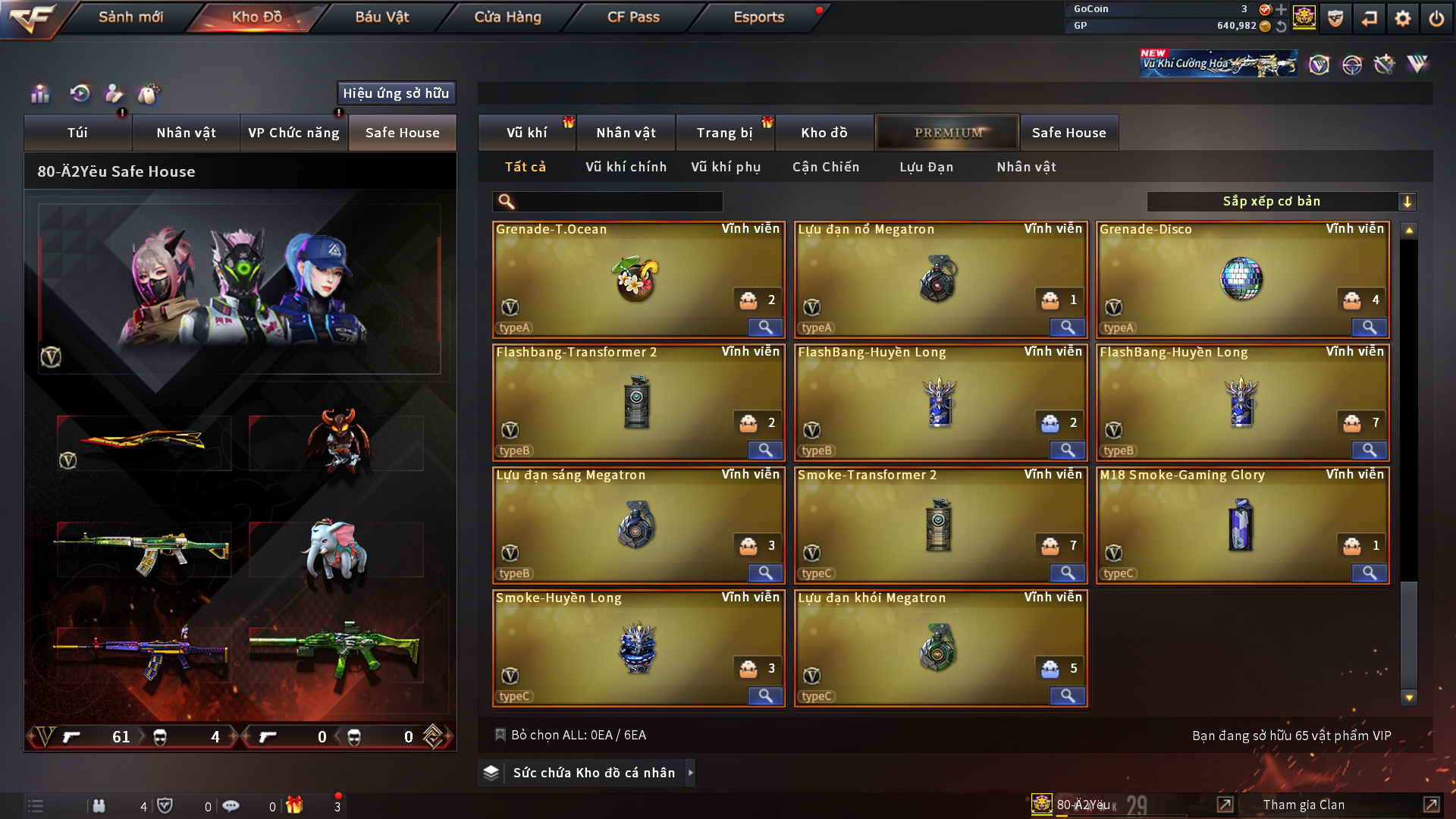Screen dimensions: 1456x819
Task: Open the Sắp xếp cơ bản dropdown
Action: point(1281,202)
